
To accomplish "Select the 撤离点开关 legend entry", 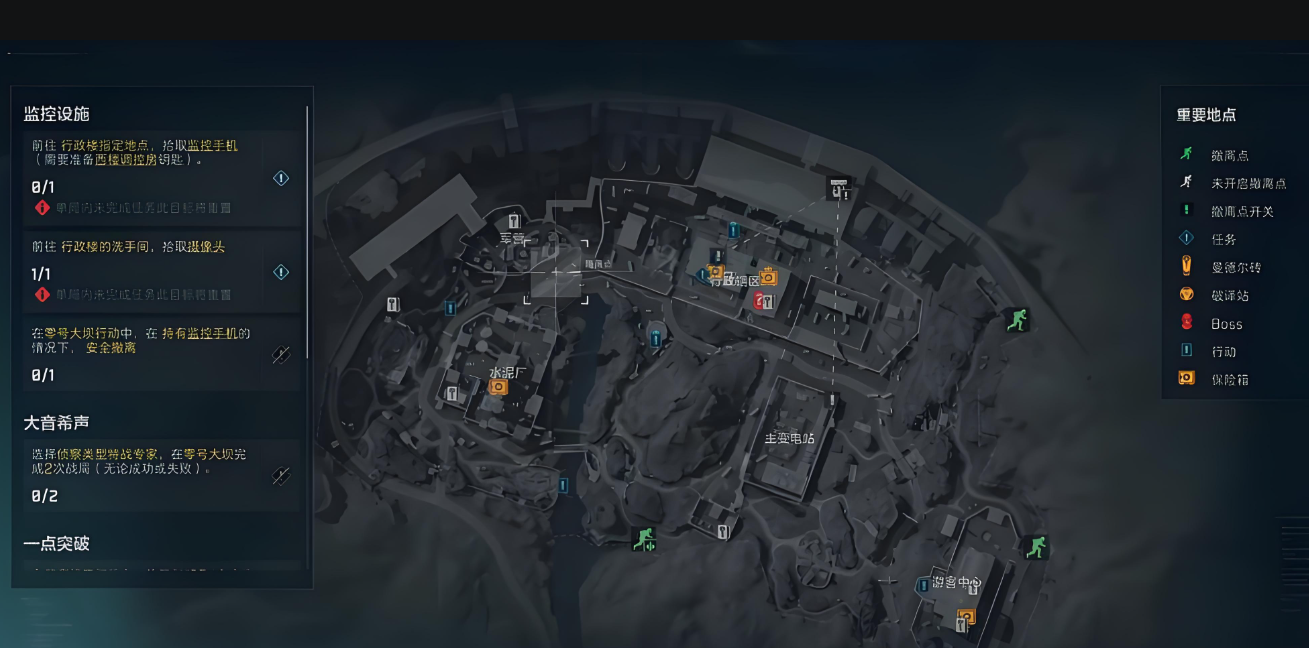I will (1242, 211).
